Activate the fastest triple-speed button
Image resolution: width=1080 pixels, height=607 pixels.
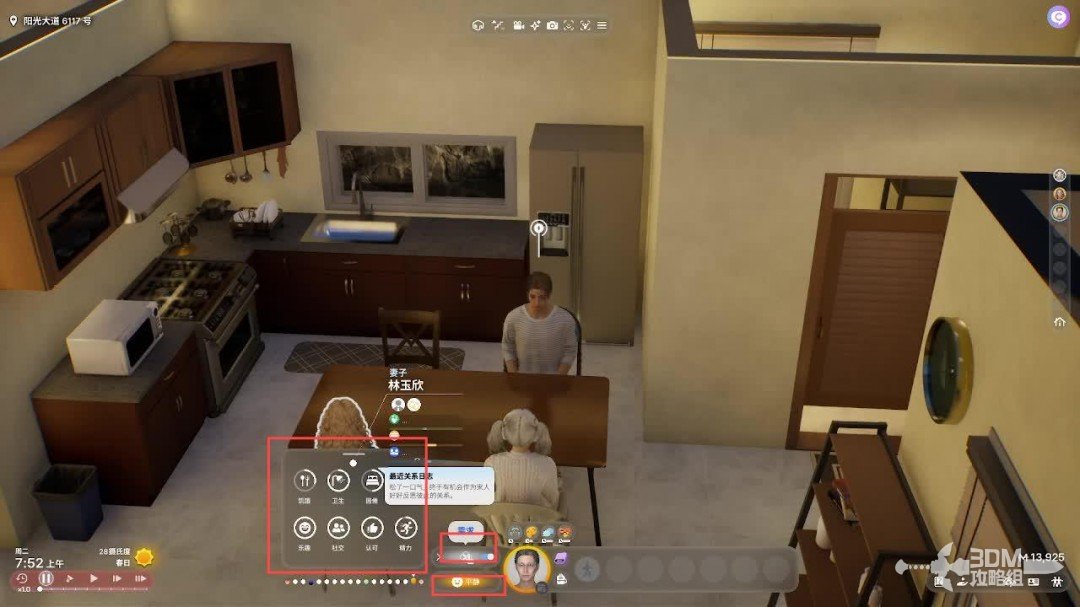pyautogui.click(x=140, y=578)
